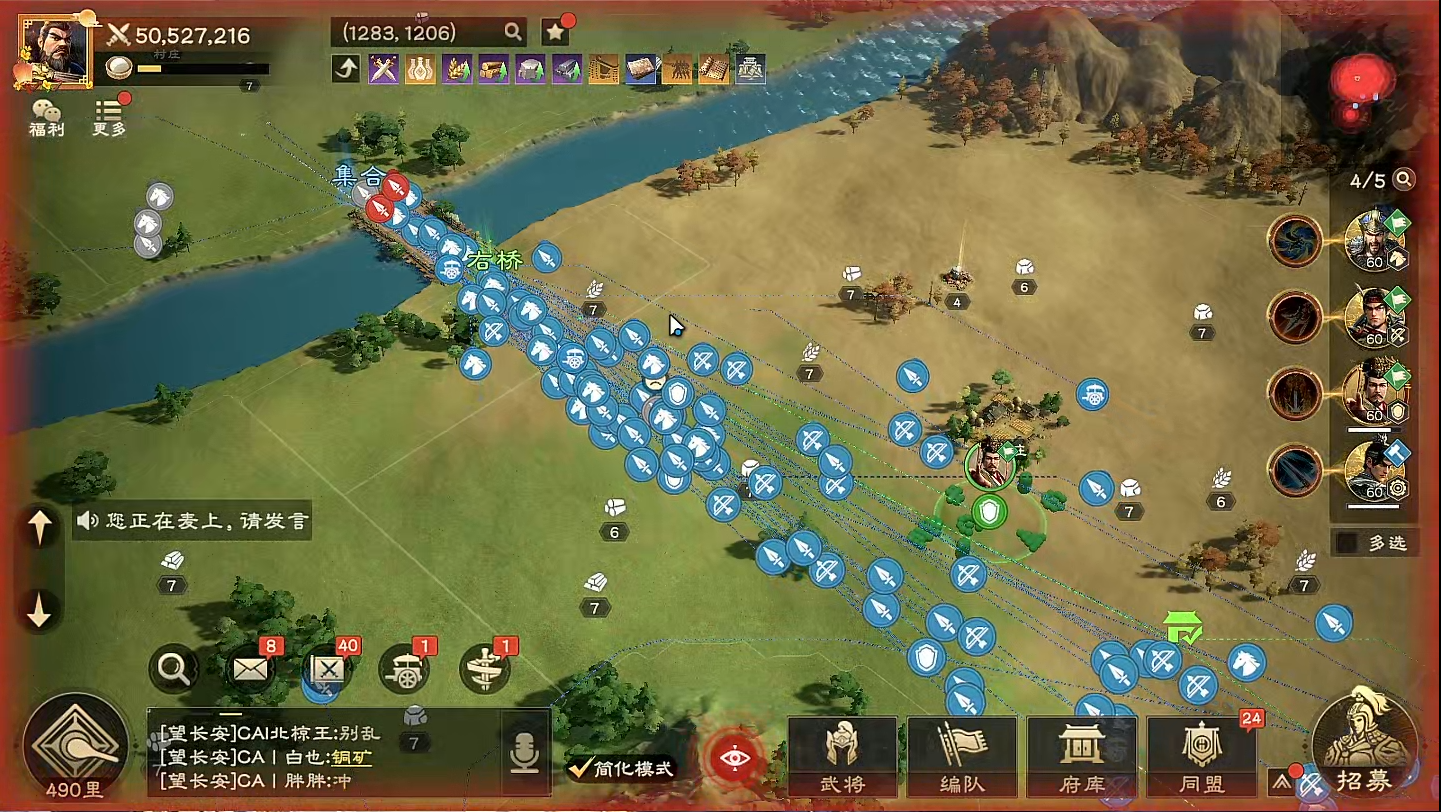Open the star favorites bookmark
This screenshot has height=812, width=1441.
pos(556,32)
